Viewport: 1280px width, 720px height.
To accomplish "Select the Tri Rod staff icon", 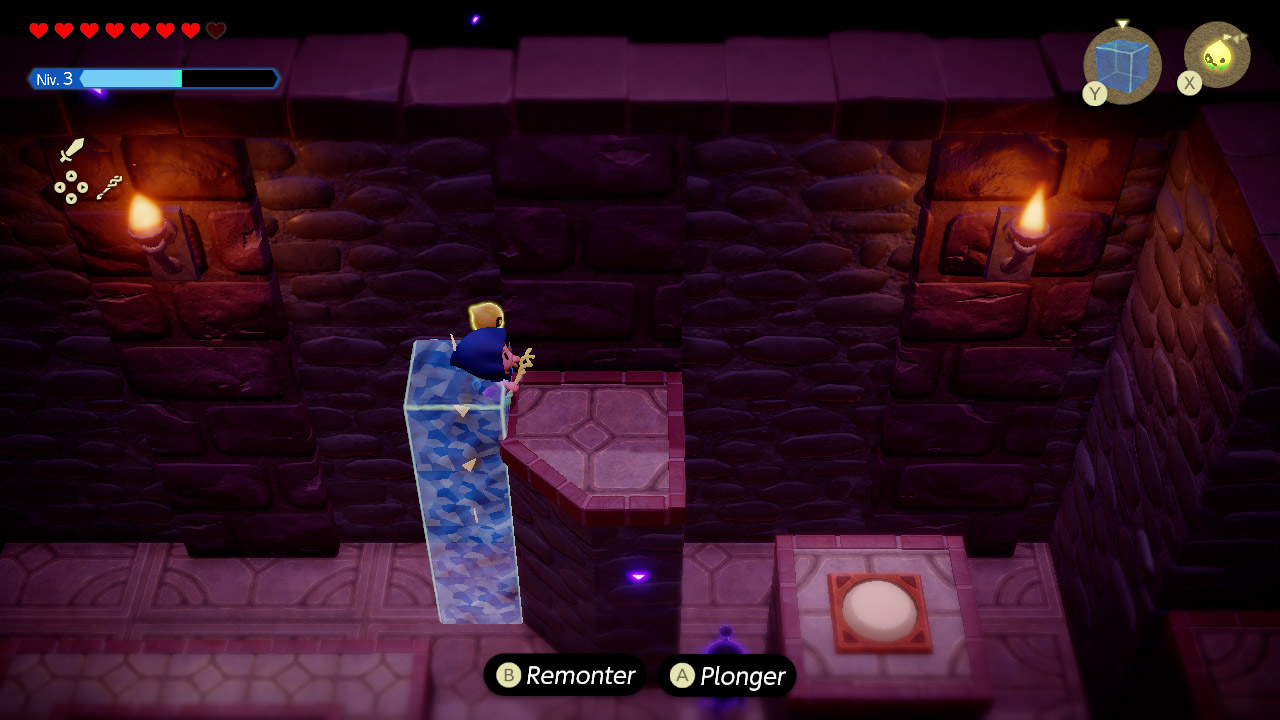I will point(109,187).
